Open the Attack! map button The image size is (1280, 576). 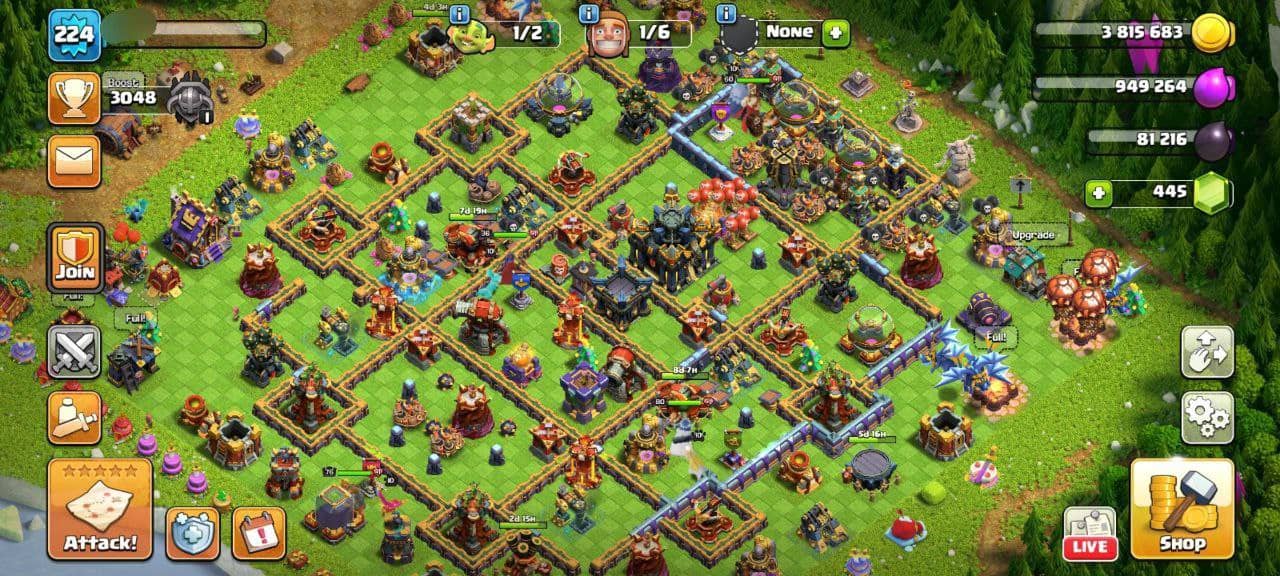pyautogui.click(x=100, y=508)
